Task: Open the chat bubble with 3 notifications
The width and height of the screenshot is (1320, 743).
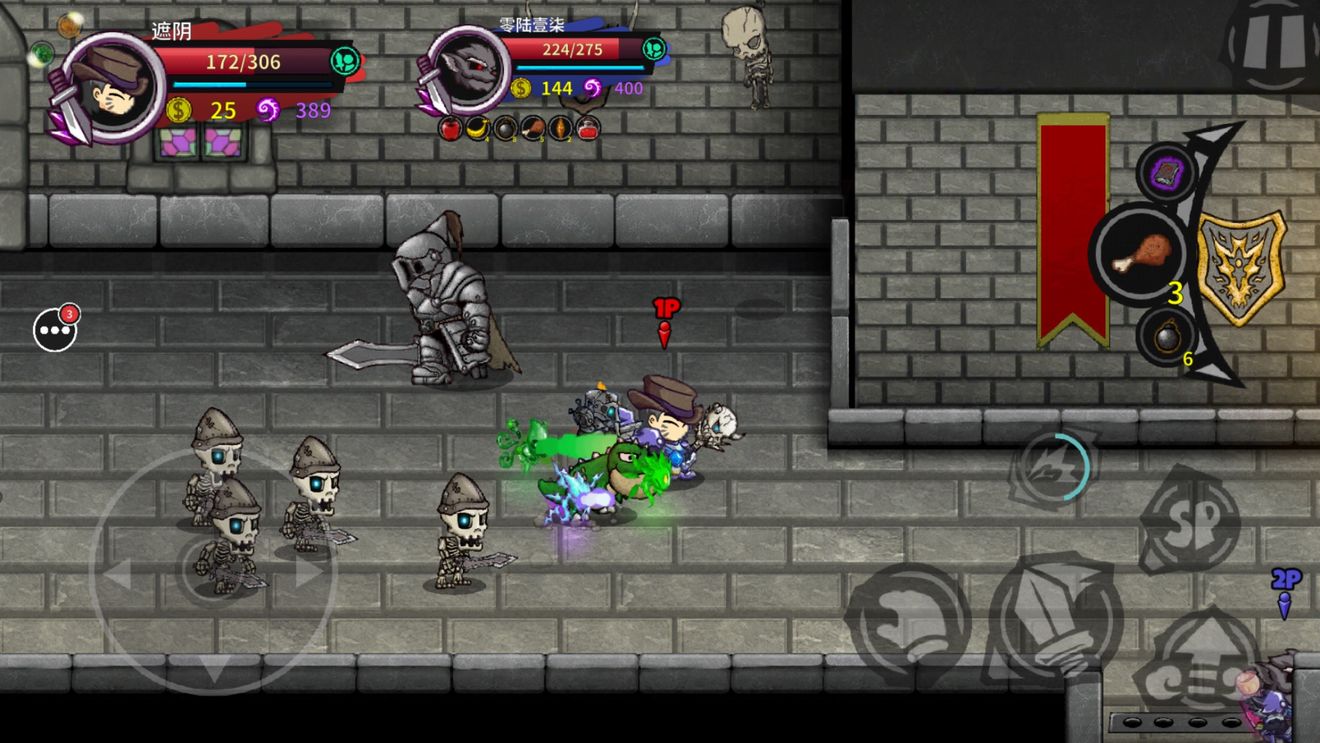Action: pos(55,329)
